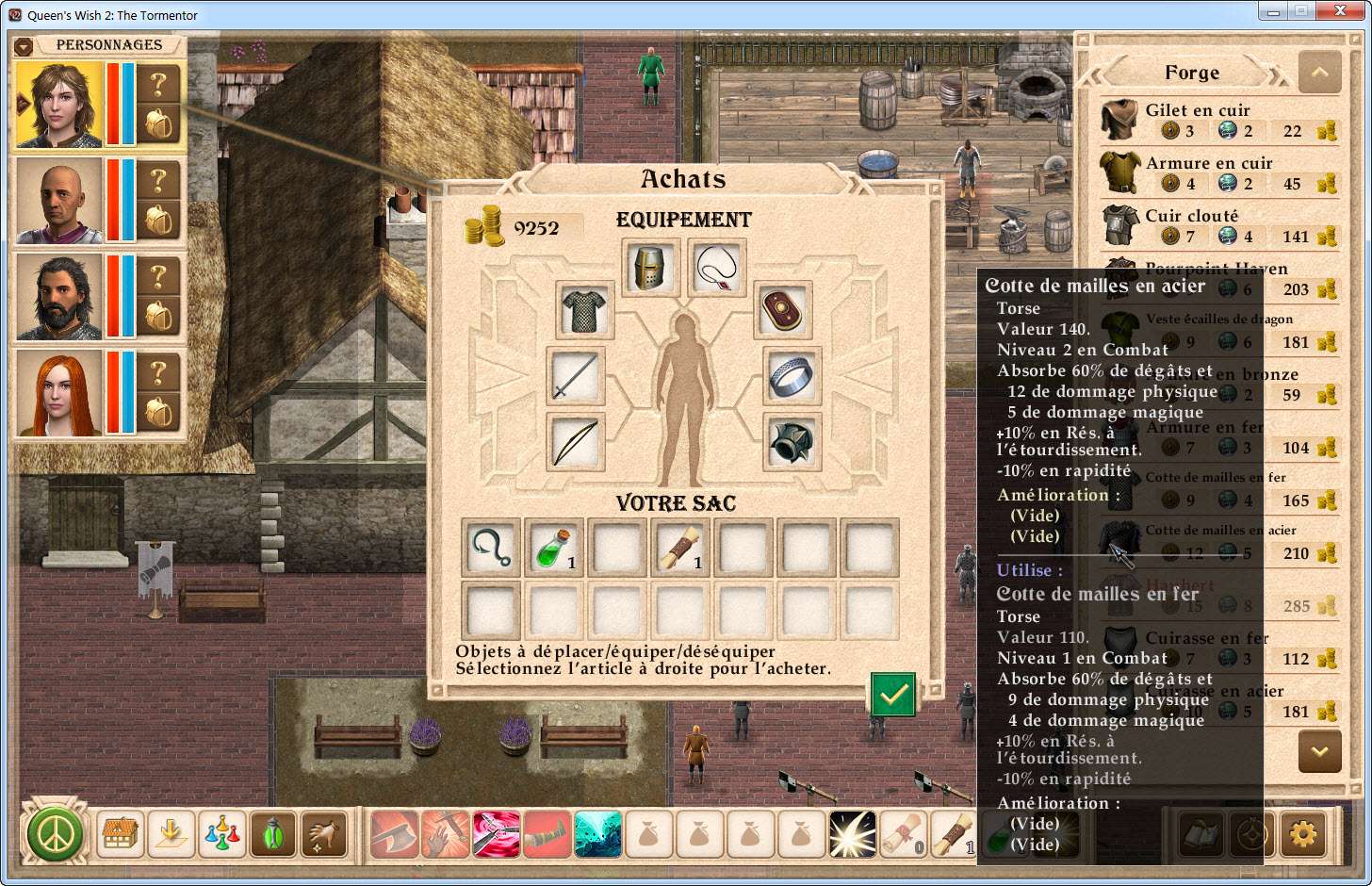This screenshot has height=886, width=1372.
Task: Close the game window
Action: pos(1342,11)
